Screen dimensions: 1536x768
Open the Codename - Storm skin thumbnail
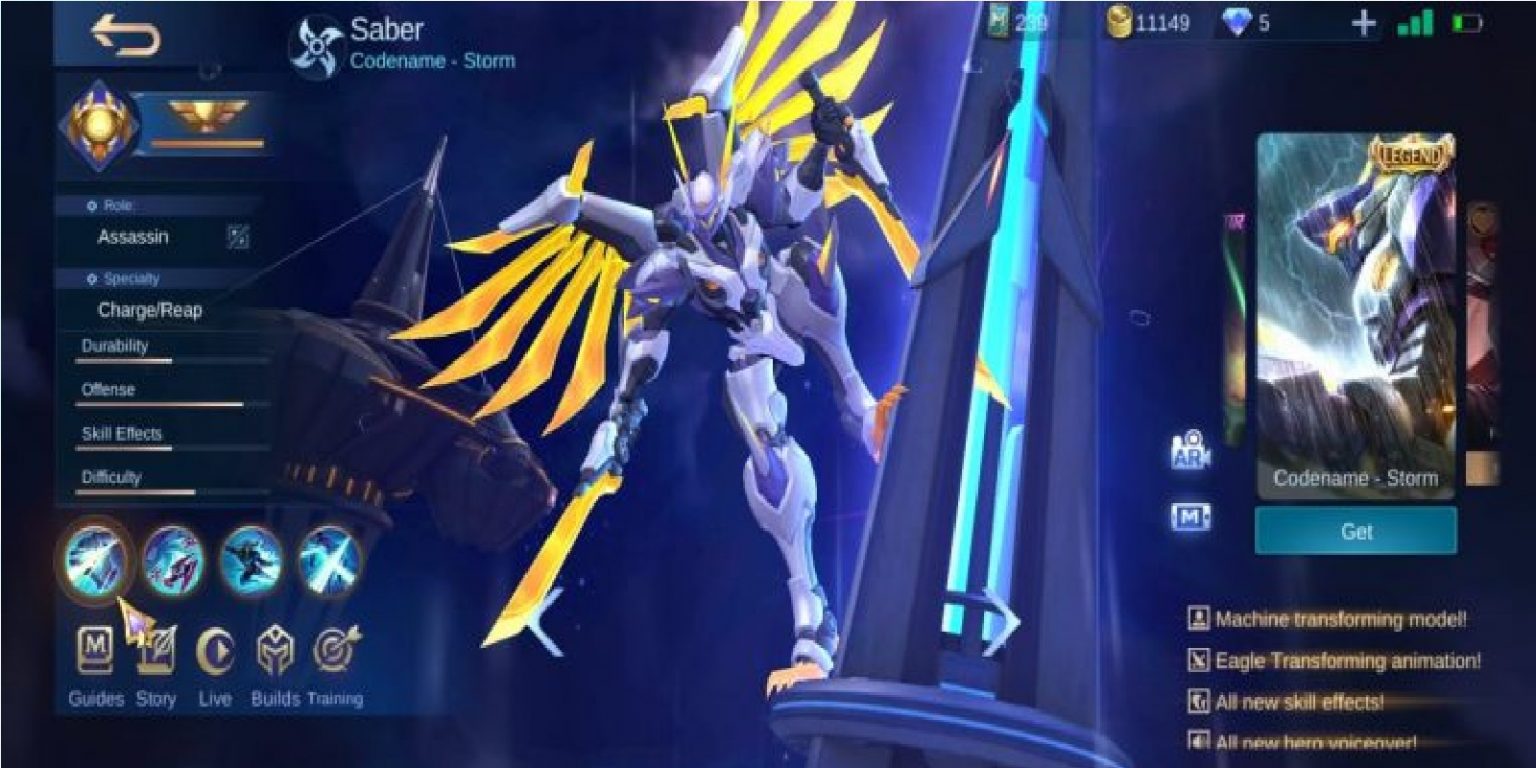tap(1356, 300)
